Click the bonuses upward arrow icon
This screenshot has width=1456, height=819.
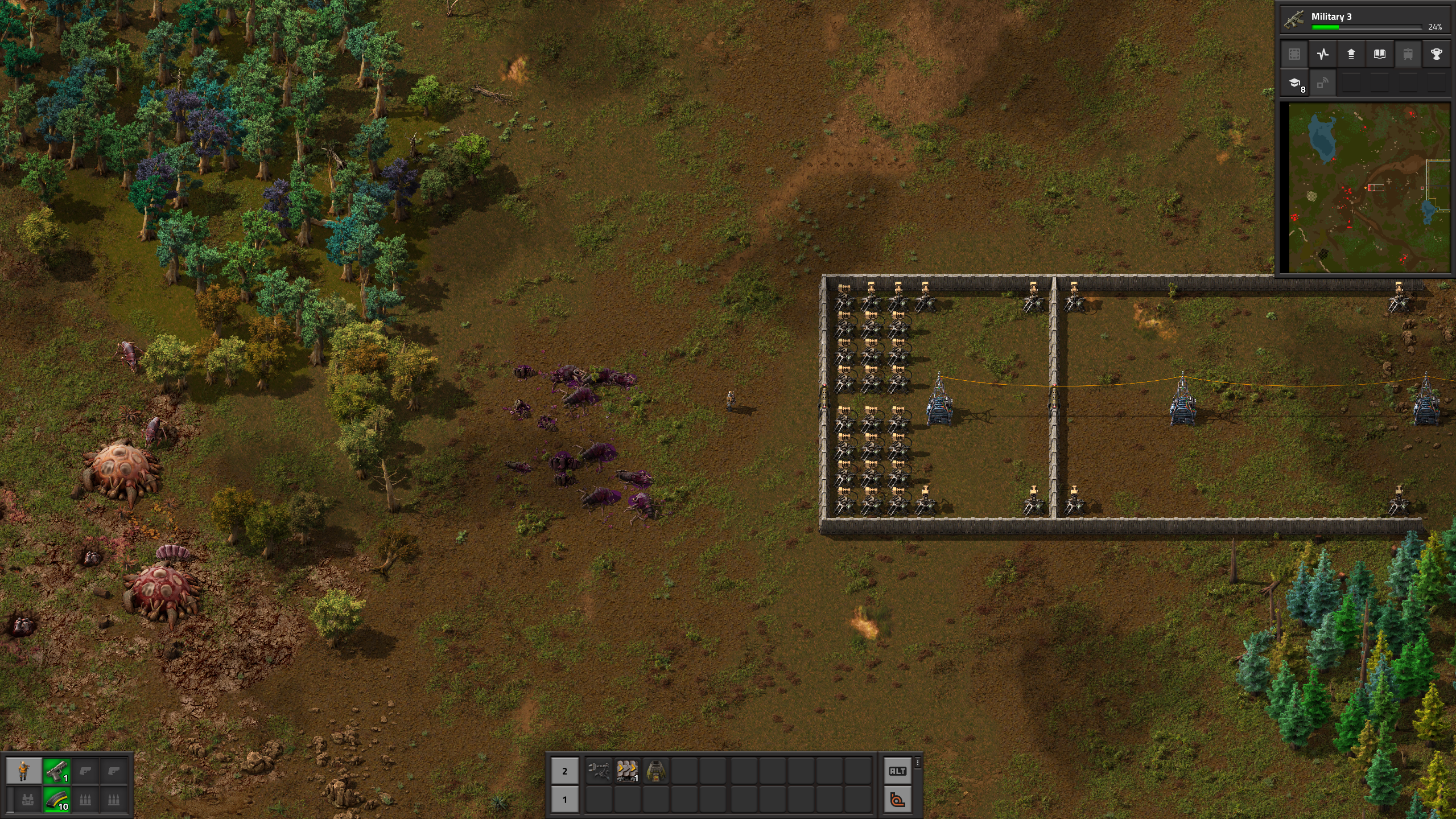click(1351, 54)
